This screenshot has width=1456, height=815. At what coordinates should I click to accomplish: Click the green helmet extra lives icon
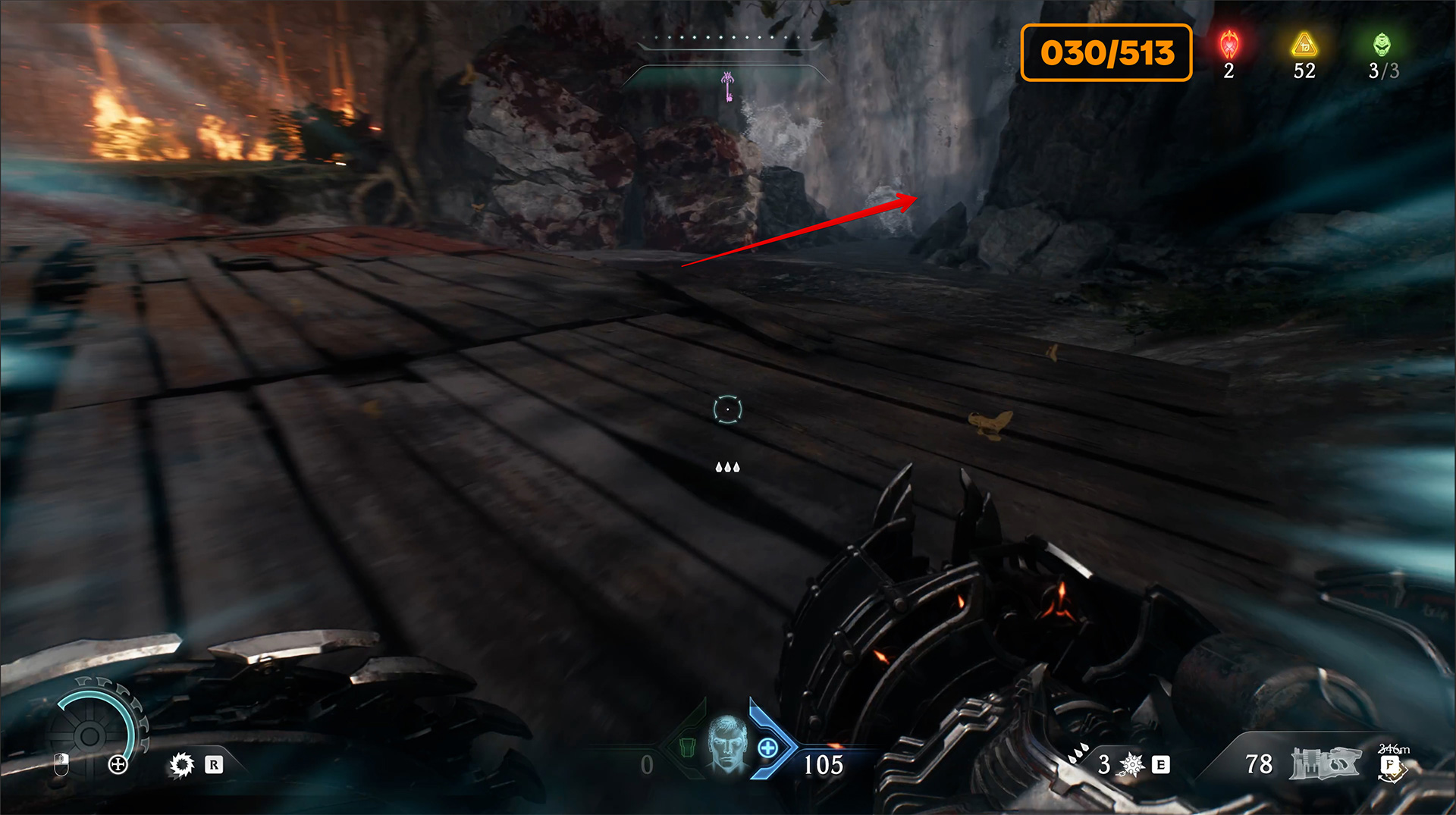click(1382, 45)
